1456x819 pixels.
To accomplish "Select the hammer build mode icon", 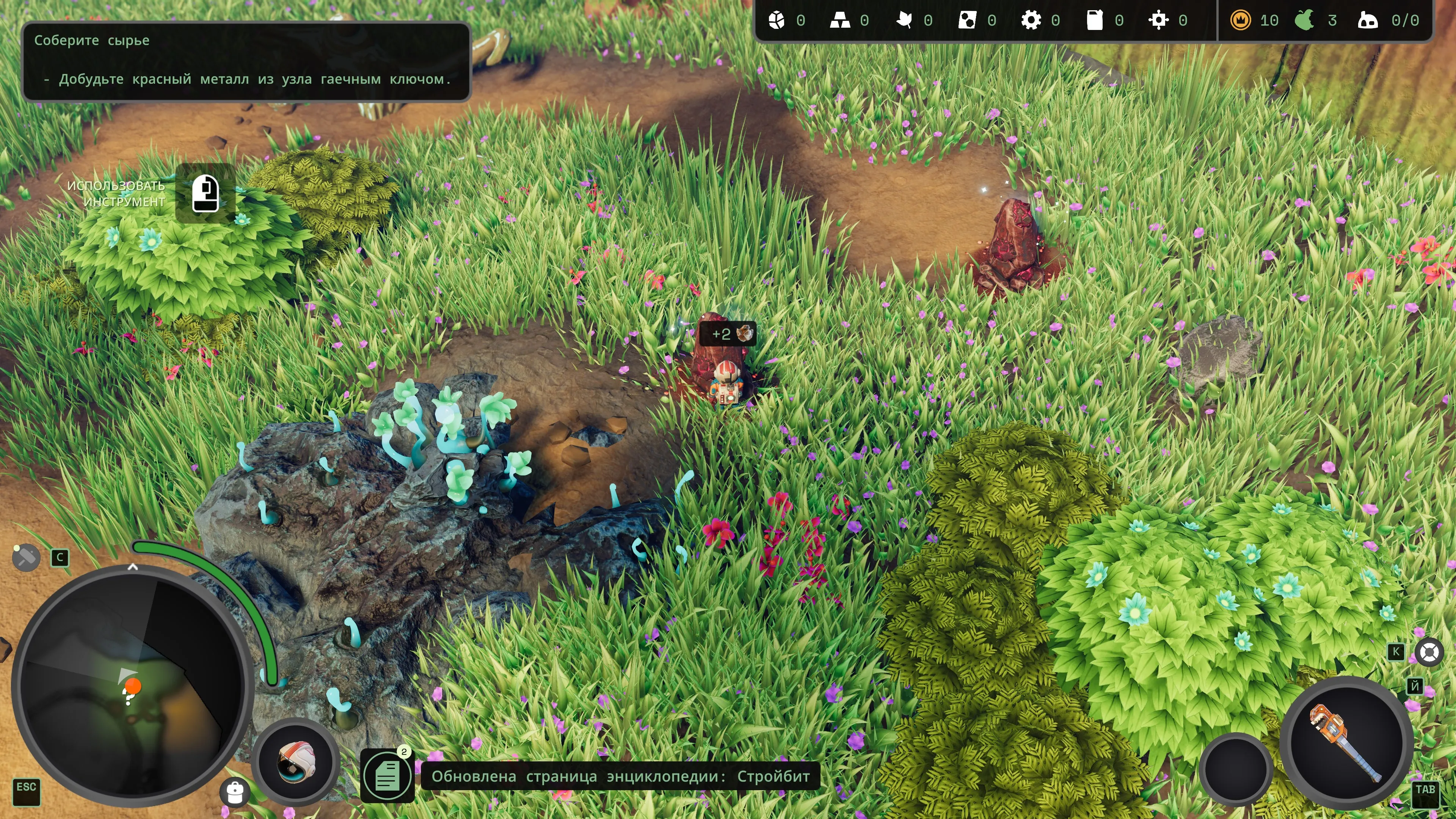I will tap(25, 558).
